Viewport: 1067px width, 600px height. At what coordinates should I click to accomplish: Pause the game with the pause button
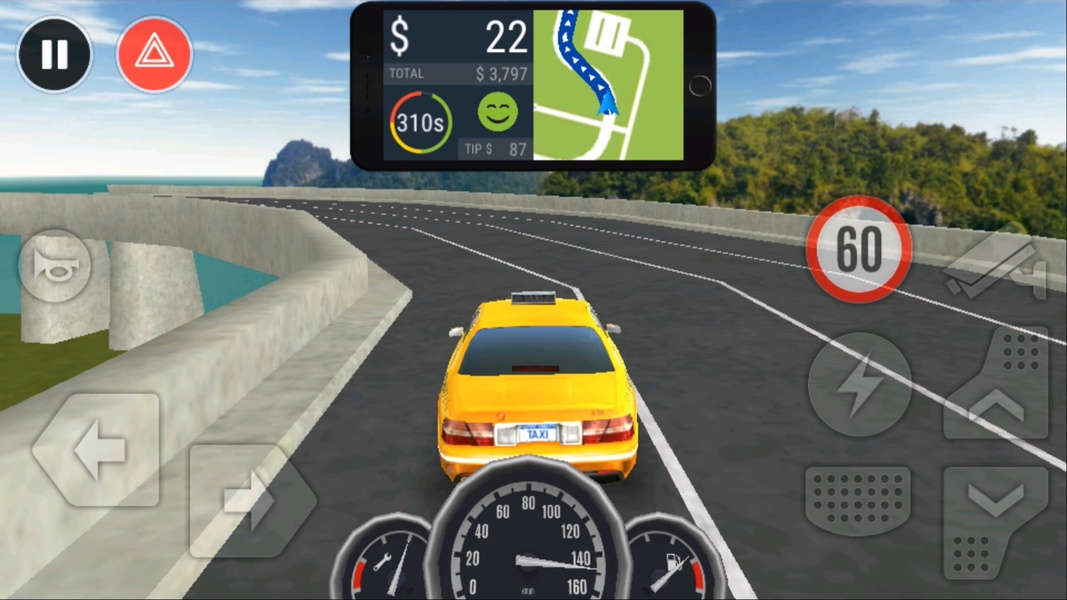pos(54,55)
